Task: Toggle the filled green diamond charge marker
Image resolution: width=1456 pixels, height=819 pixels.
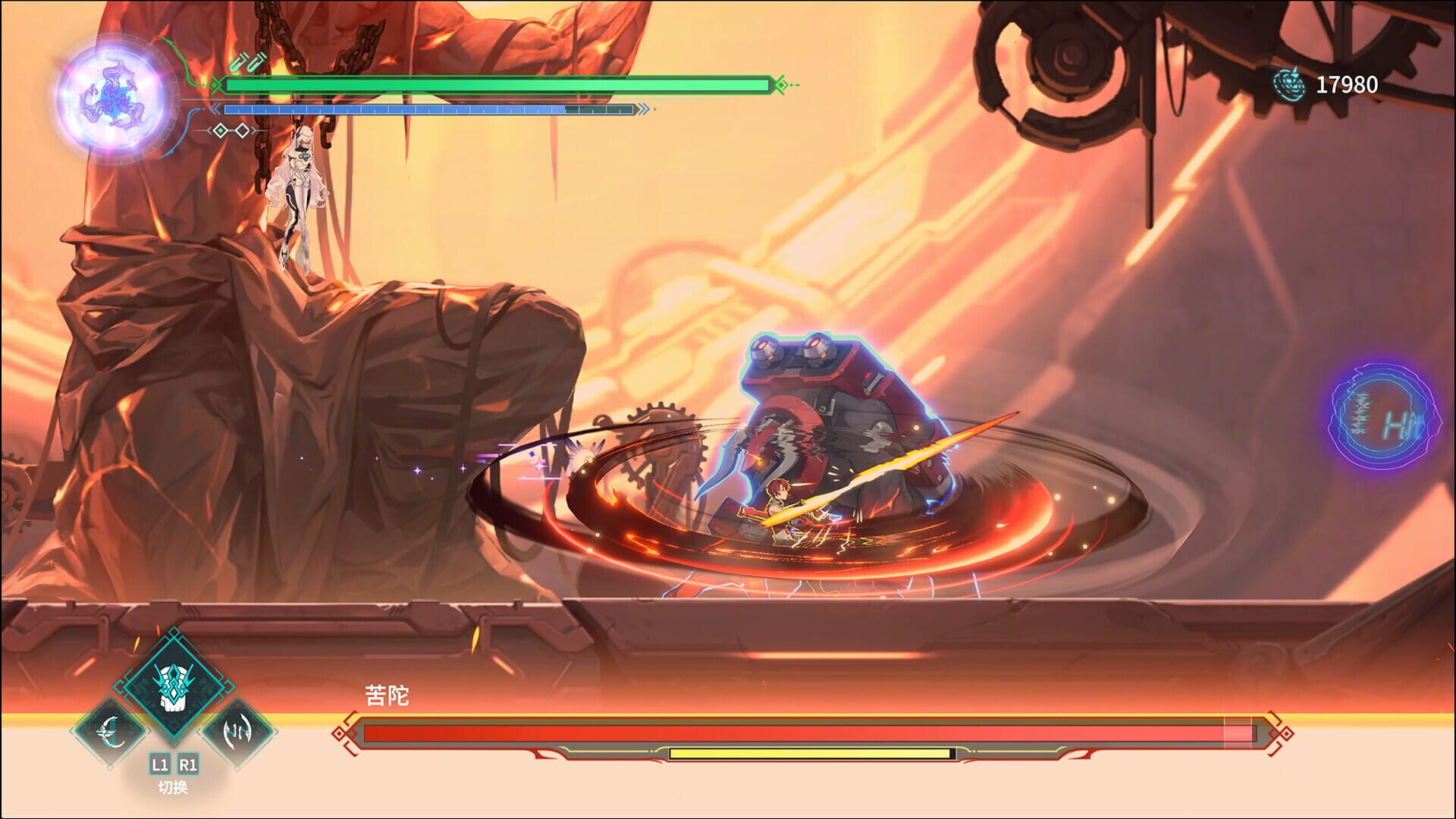Action: [x=220, y=131]
